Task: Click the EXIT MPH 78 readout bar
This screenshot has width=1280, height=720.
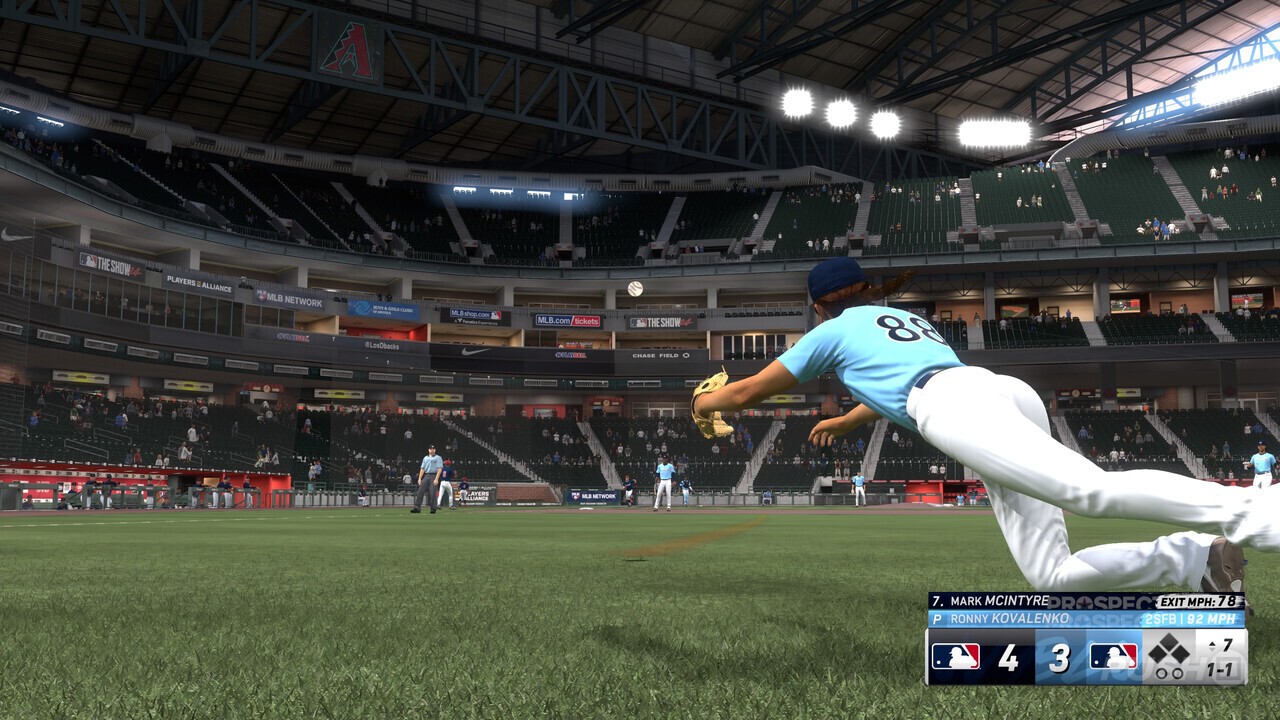Action: tap(1198, 602)
